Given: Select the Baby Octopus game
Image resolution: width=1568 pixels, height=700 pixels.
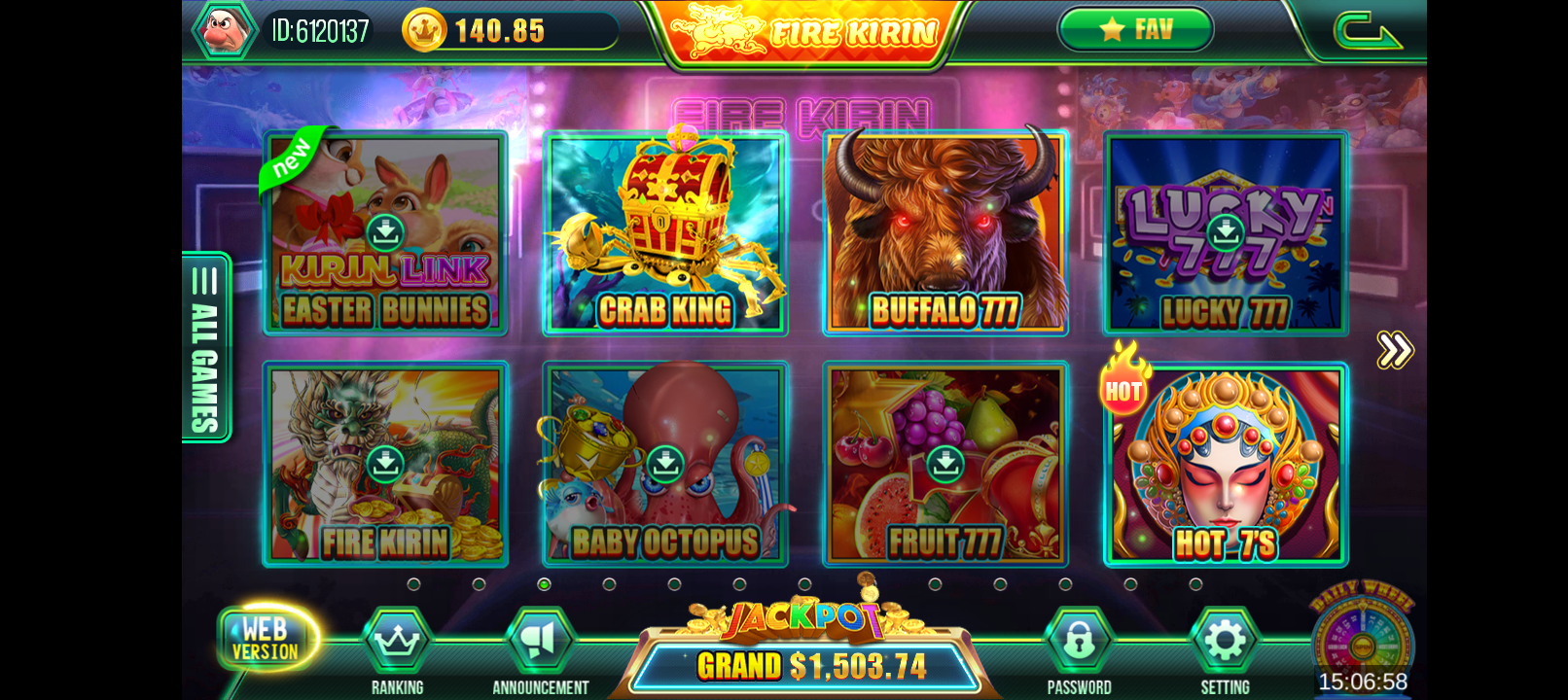Looking at the screenshot, I should 665,465.
